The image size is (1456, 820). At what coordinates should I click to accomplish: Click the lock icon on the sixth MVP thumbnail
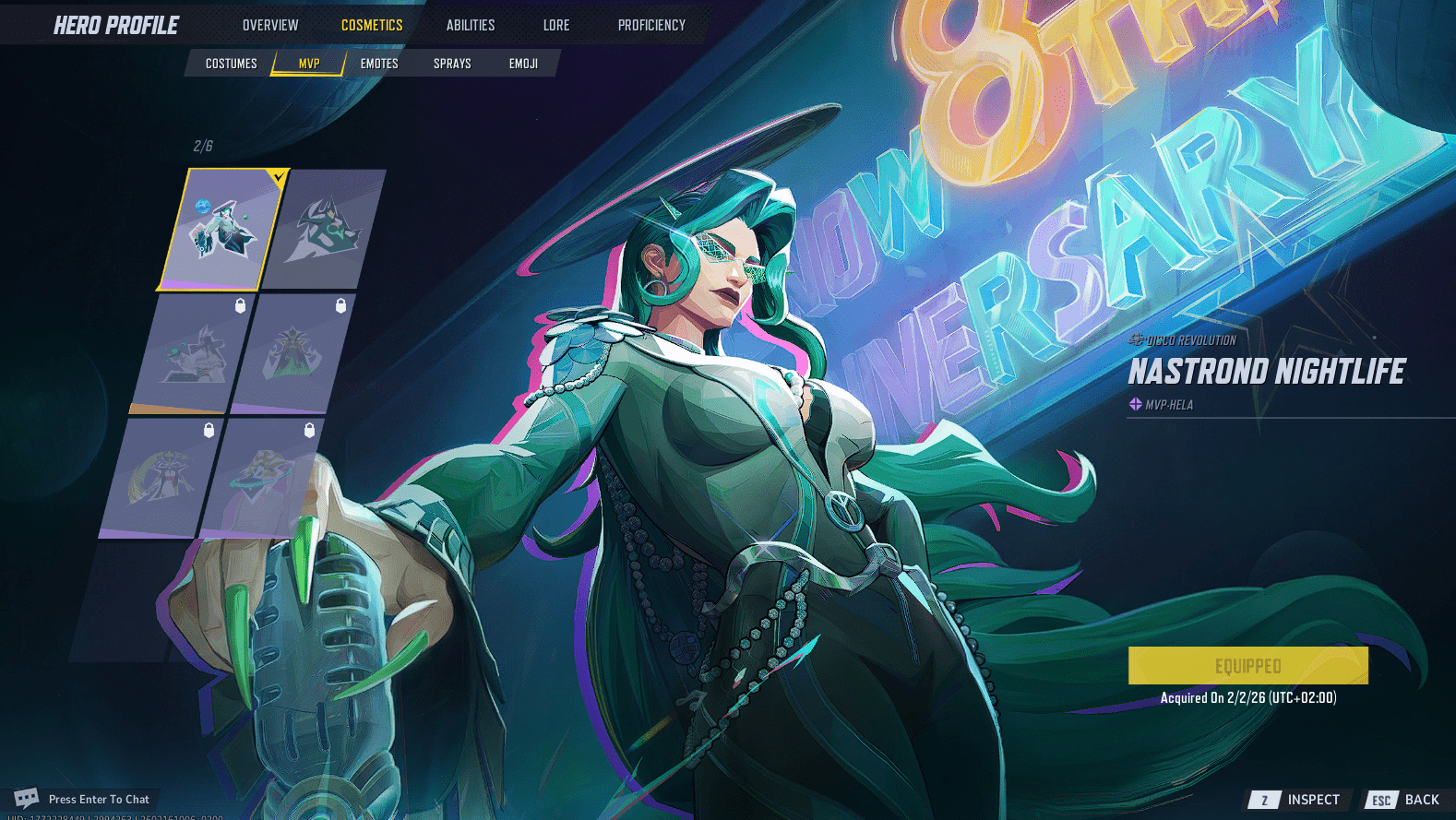309,430
